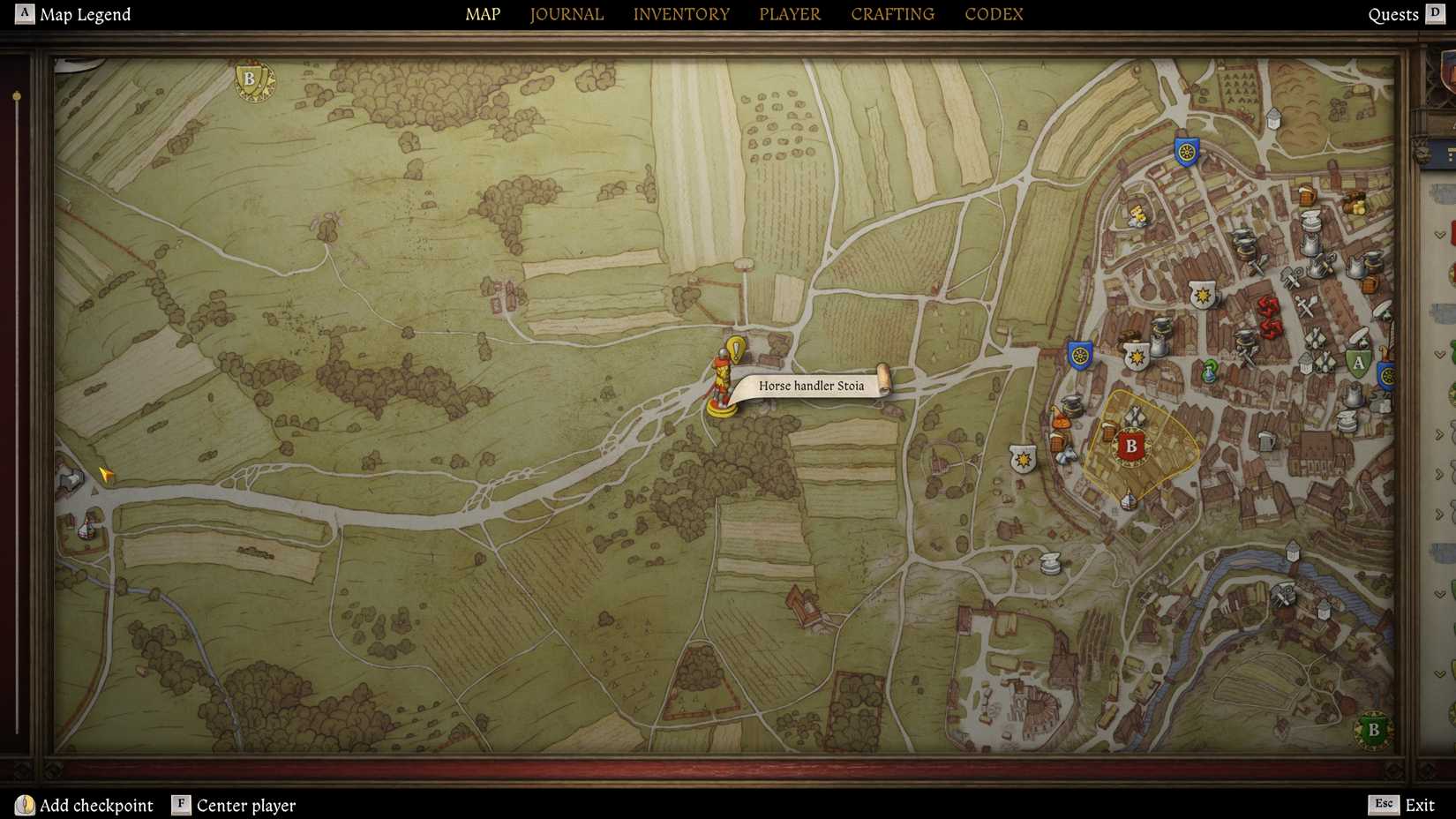Select the green apothecary flask marker in Rattay
Screen dimensions: 1456x819
(x=1210, y=372)
